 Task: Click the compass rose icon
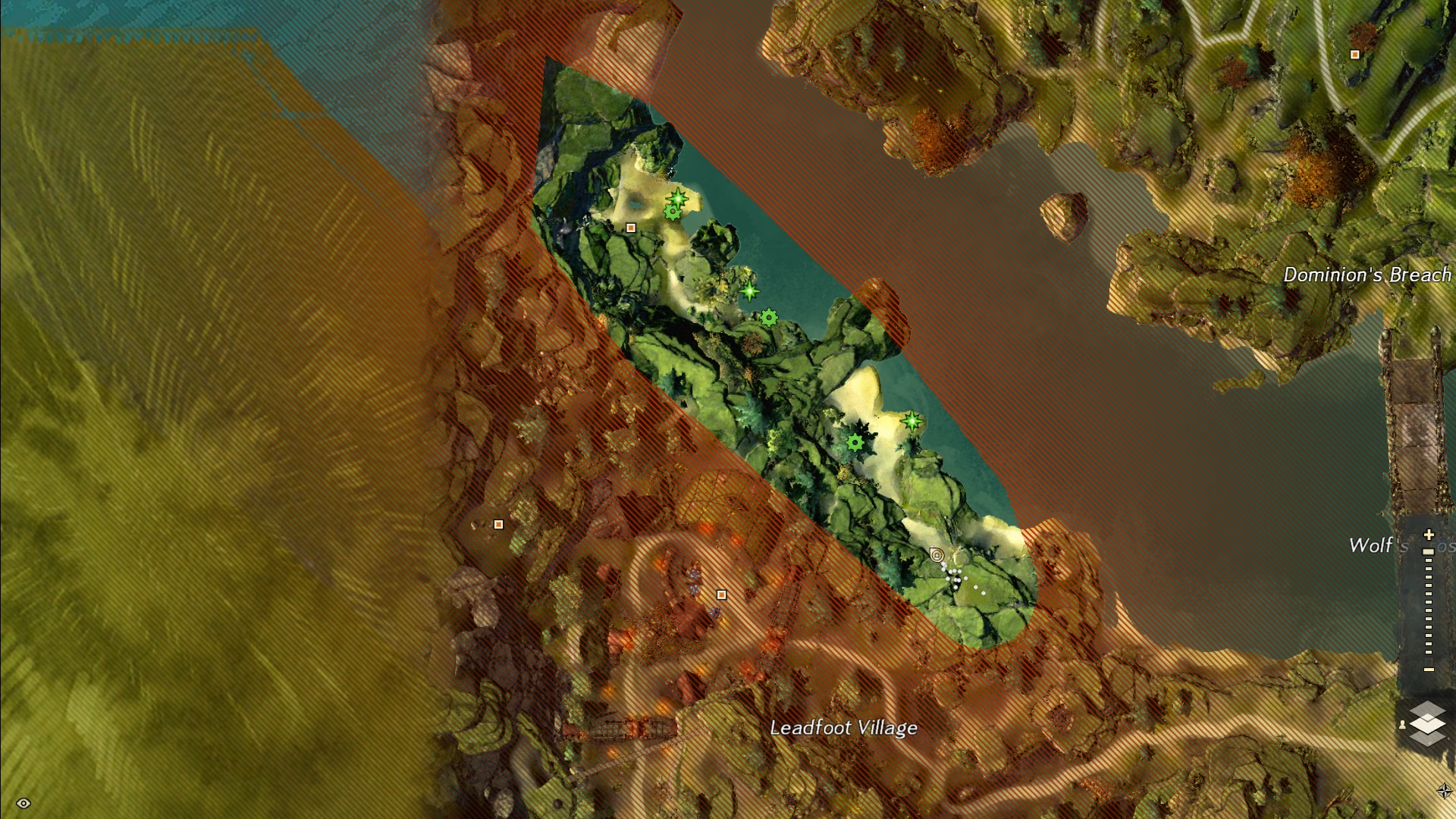1444,791
